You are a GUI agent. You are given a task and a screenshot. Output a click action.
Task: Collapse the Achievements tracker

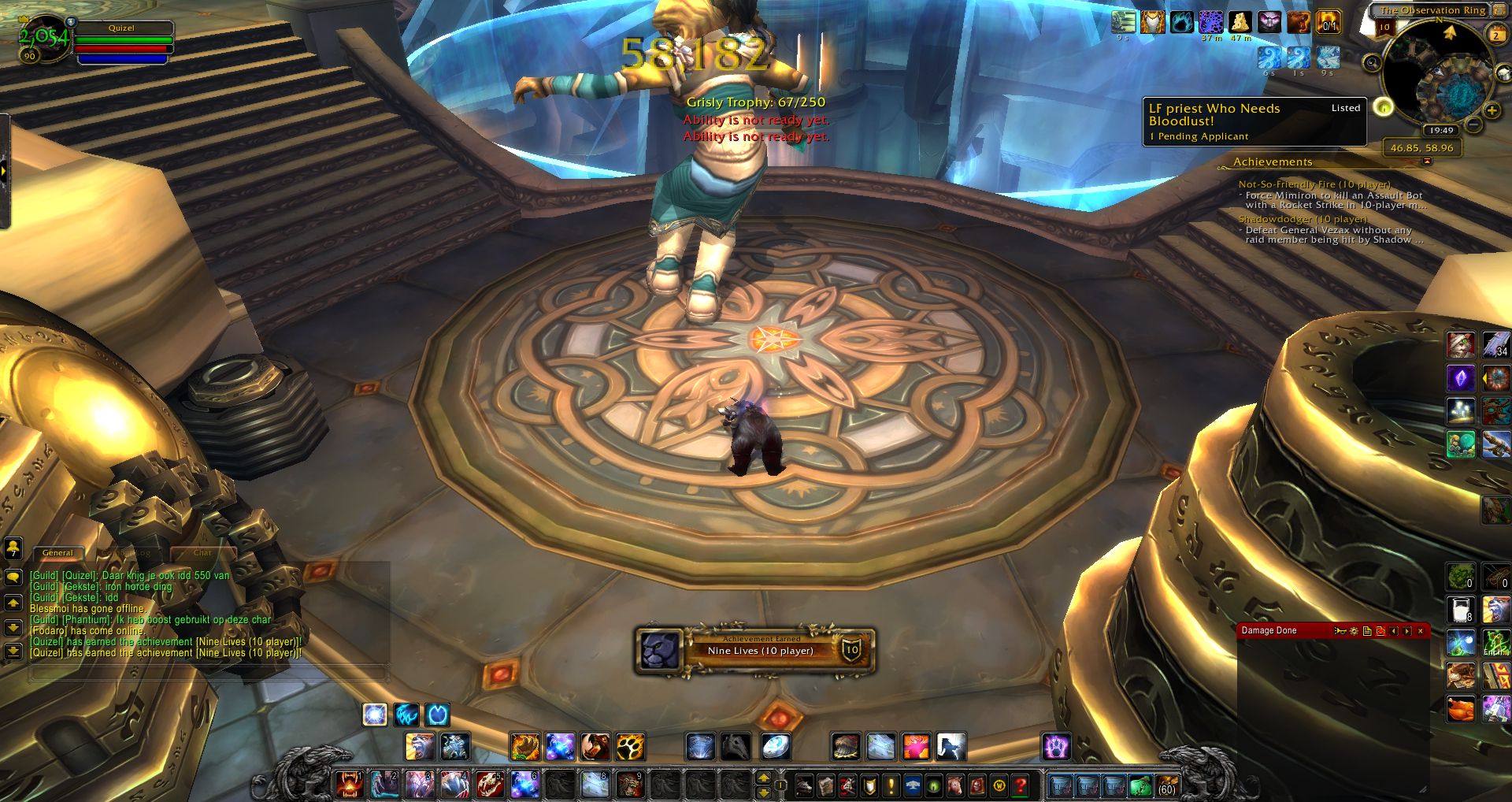click(x=1427, y=162)
